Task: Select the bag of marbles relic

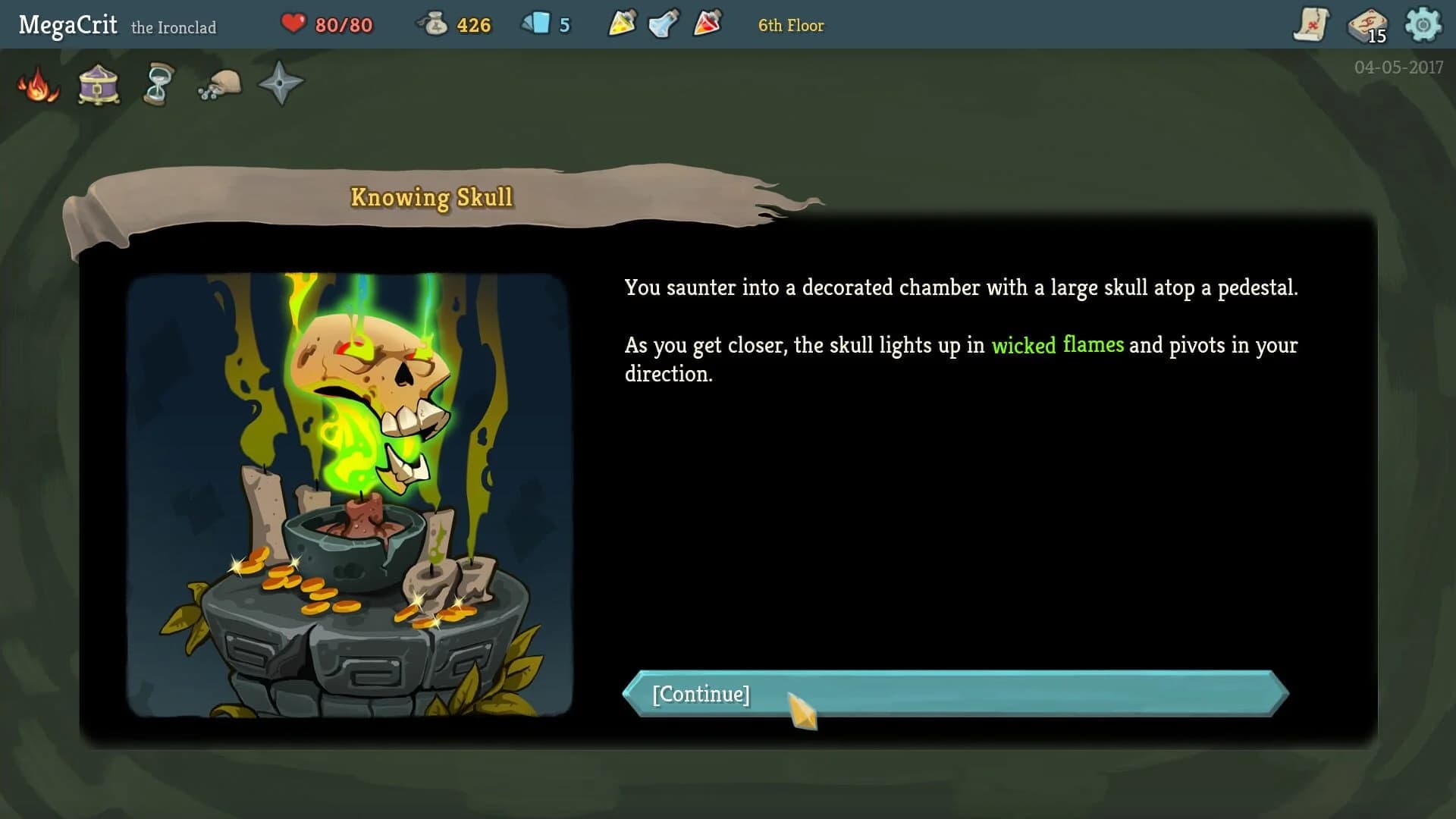Action: pyautogui.click(x=218, y=83)
